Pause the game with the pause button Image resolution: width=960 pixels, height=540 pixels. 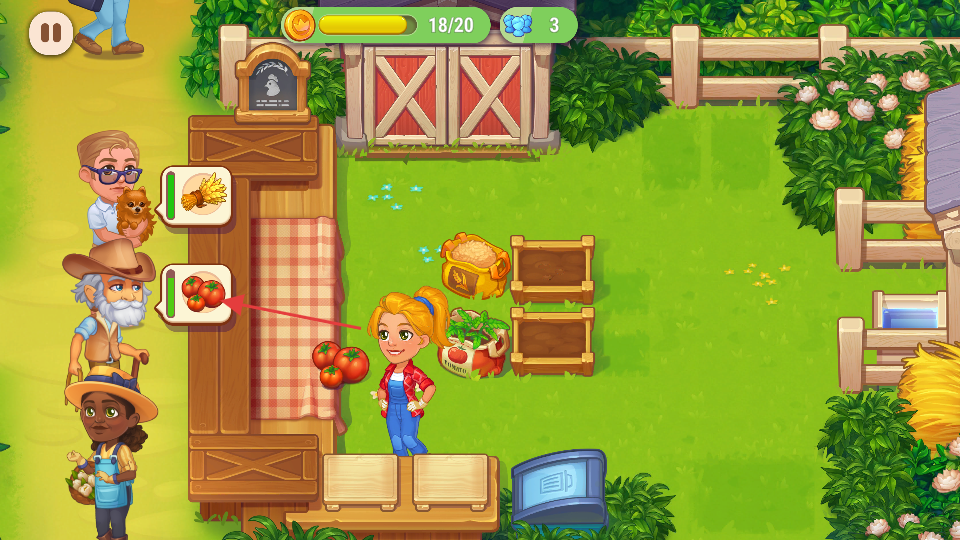51,33
